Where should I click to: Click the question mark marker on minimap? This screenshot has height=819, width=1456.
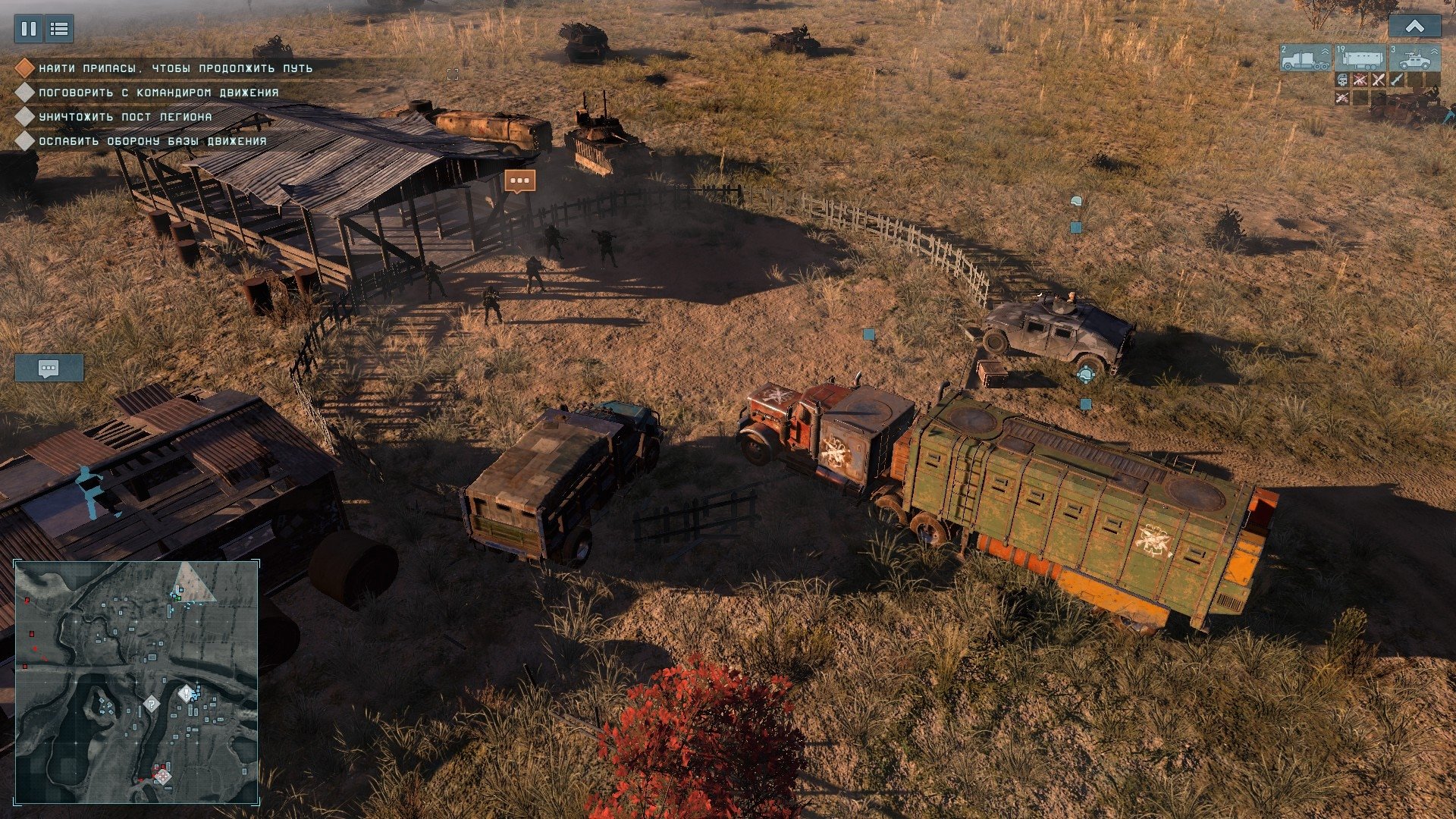(152, 704)
